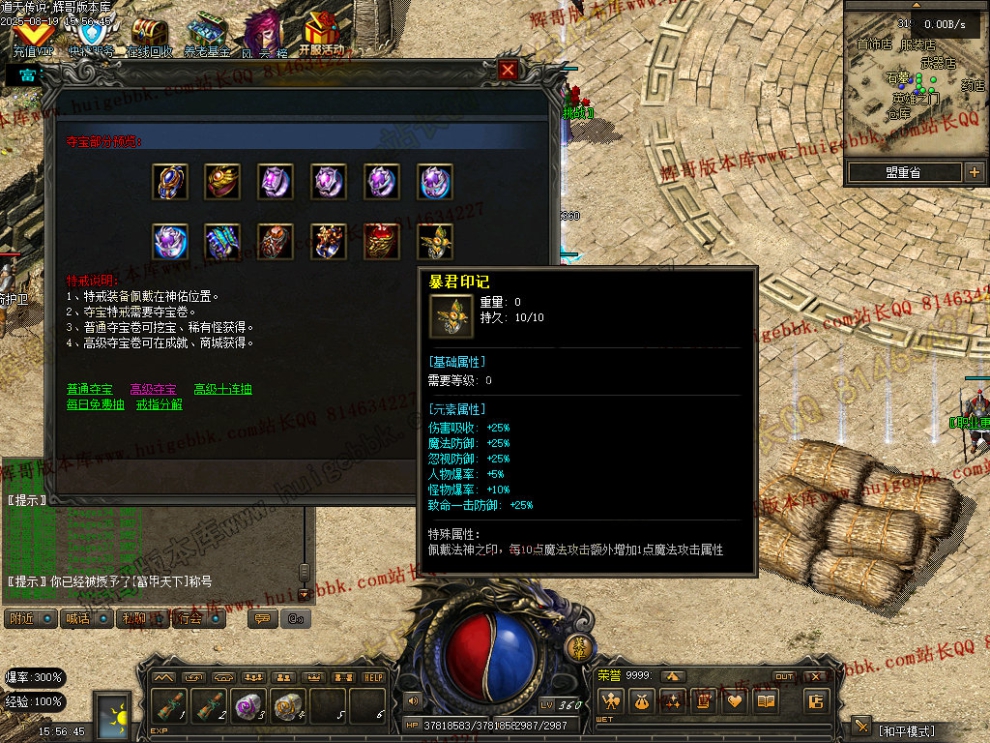
Task: Select the 暴君印记 tyrant mark ring icon
Action: coord(435,243)
